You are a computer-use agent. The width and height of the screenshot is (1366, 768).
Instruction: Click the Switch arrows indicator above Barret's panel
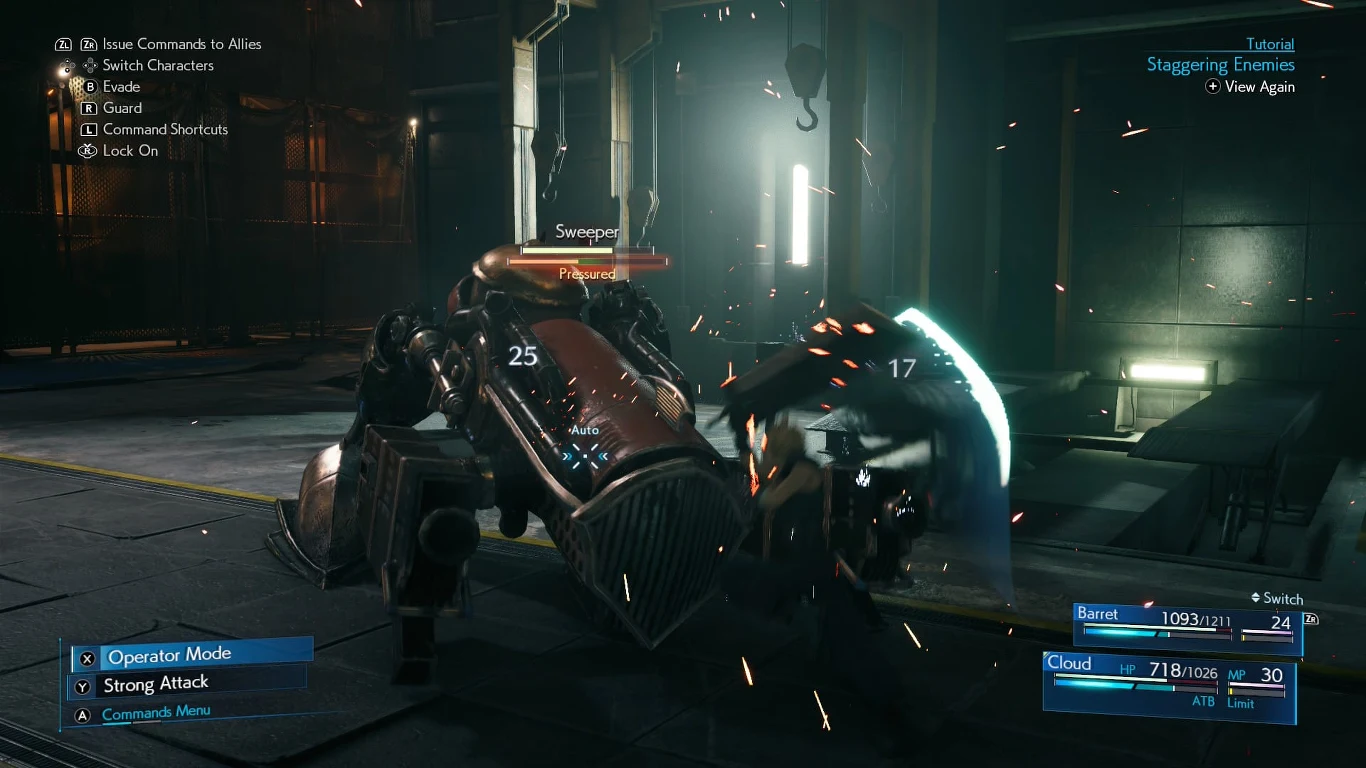(1257, 599)
